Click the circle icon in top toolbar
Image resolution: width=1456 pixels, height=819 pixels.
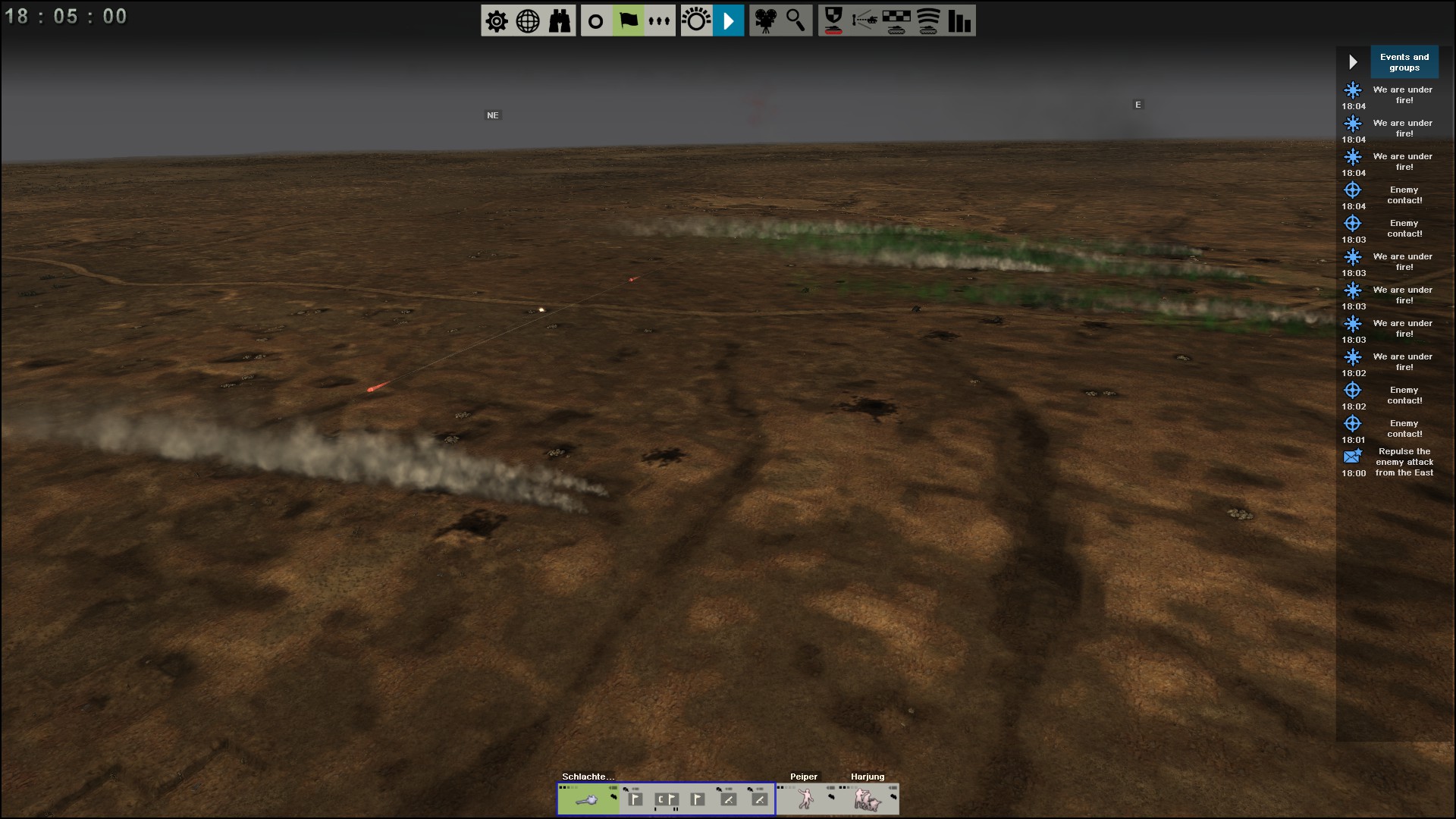596,21
